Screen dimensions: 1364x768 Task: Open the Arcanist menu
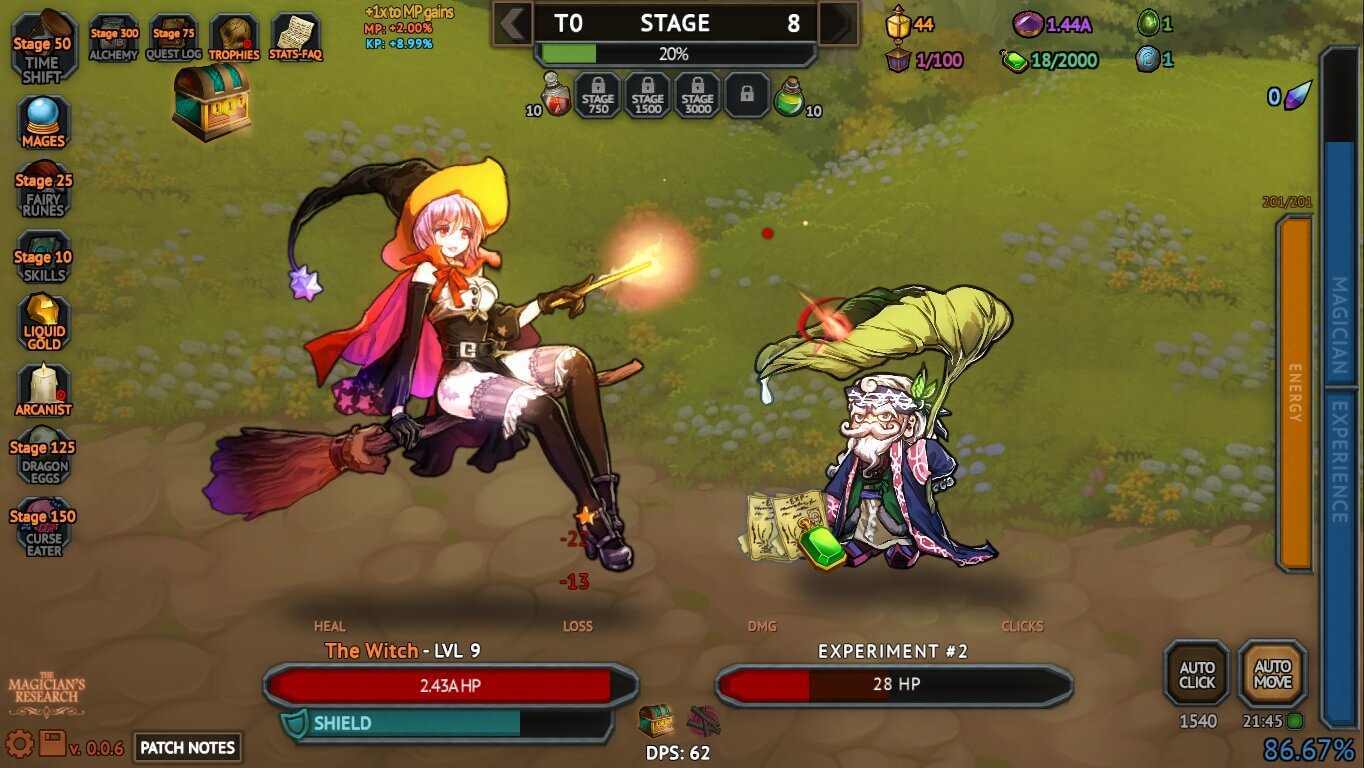coord(43,390)
